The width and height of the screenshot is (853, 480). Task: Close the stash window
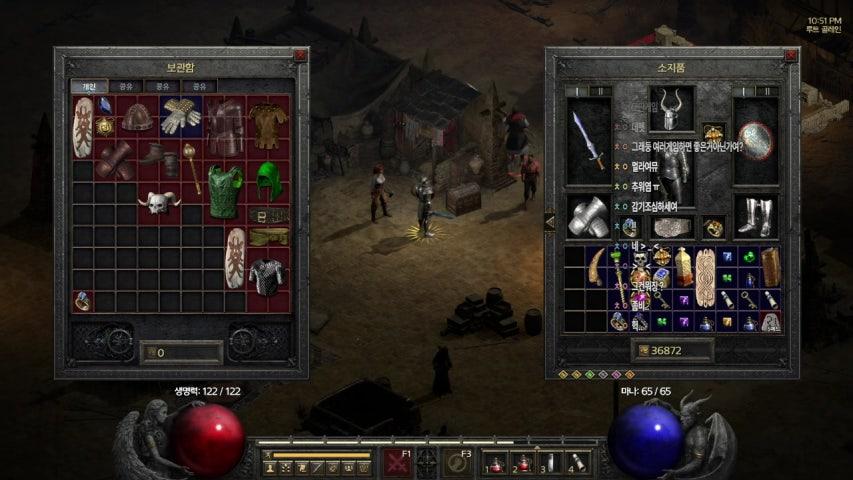[x=300, y=56]
